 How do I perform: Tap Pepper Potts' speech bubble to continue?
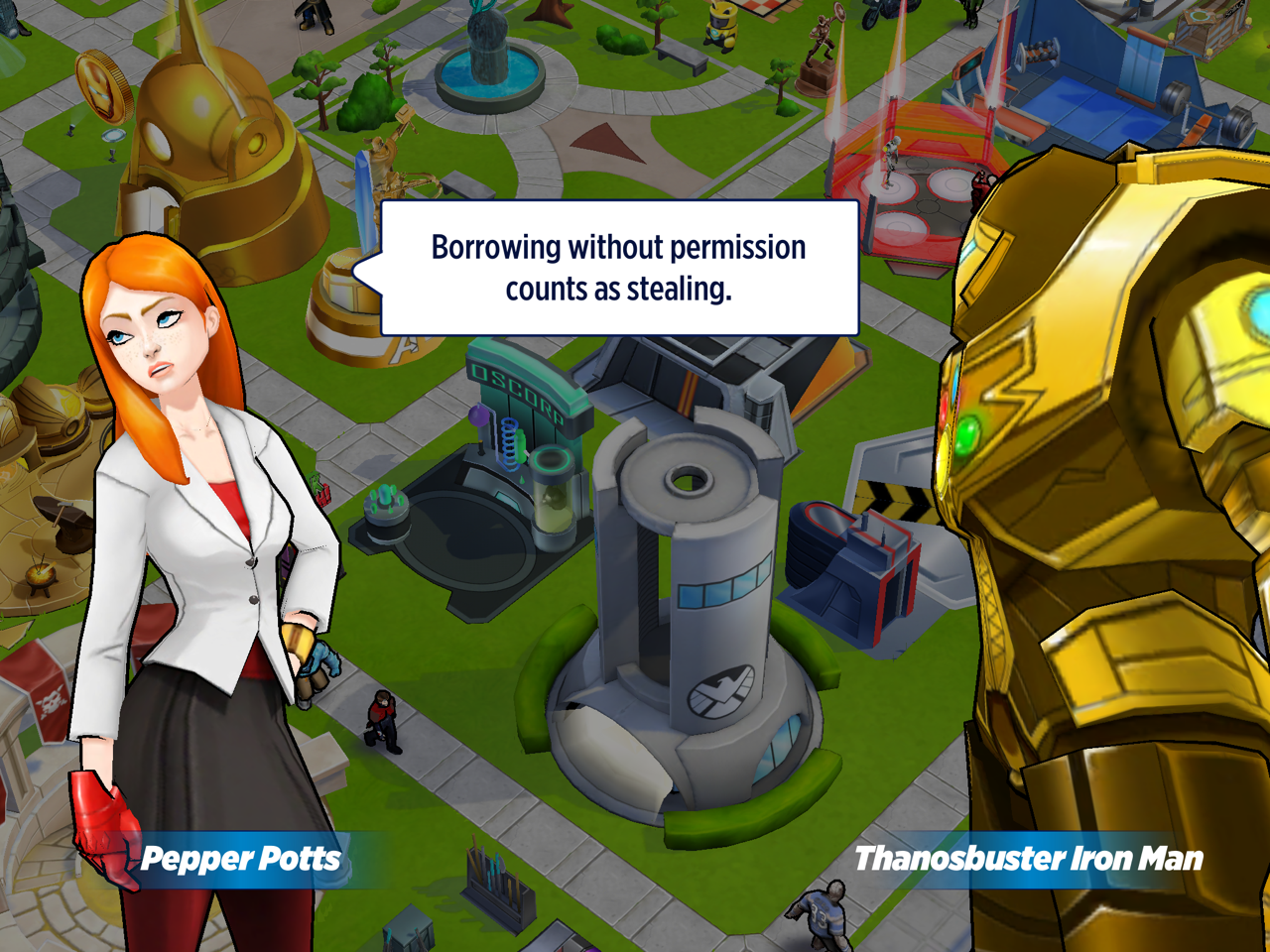tap(619, 268)
